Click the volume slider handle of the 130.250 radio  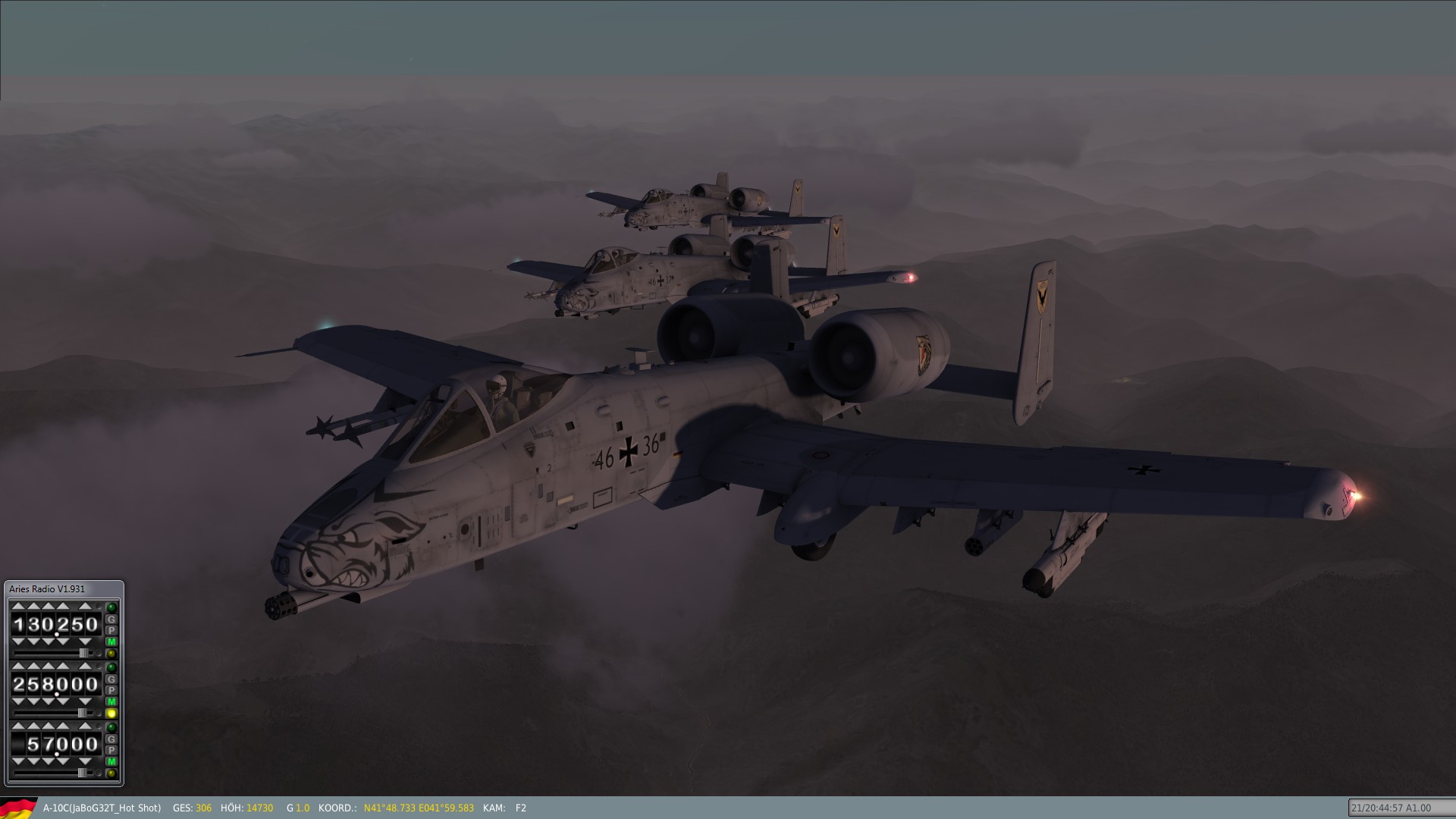click(x=83, y=653)
